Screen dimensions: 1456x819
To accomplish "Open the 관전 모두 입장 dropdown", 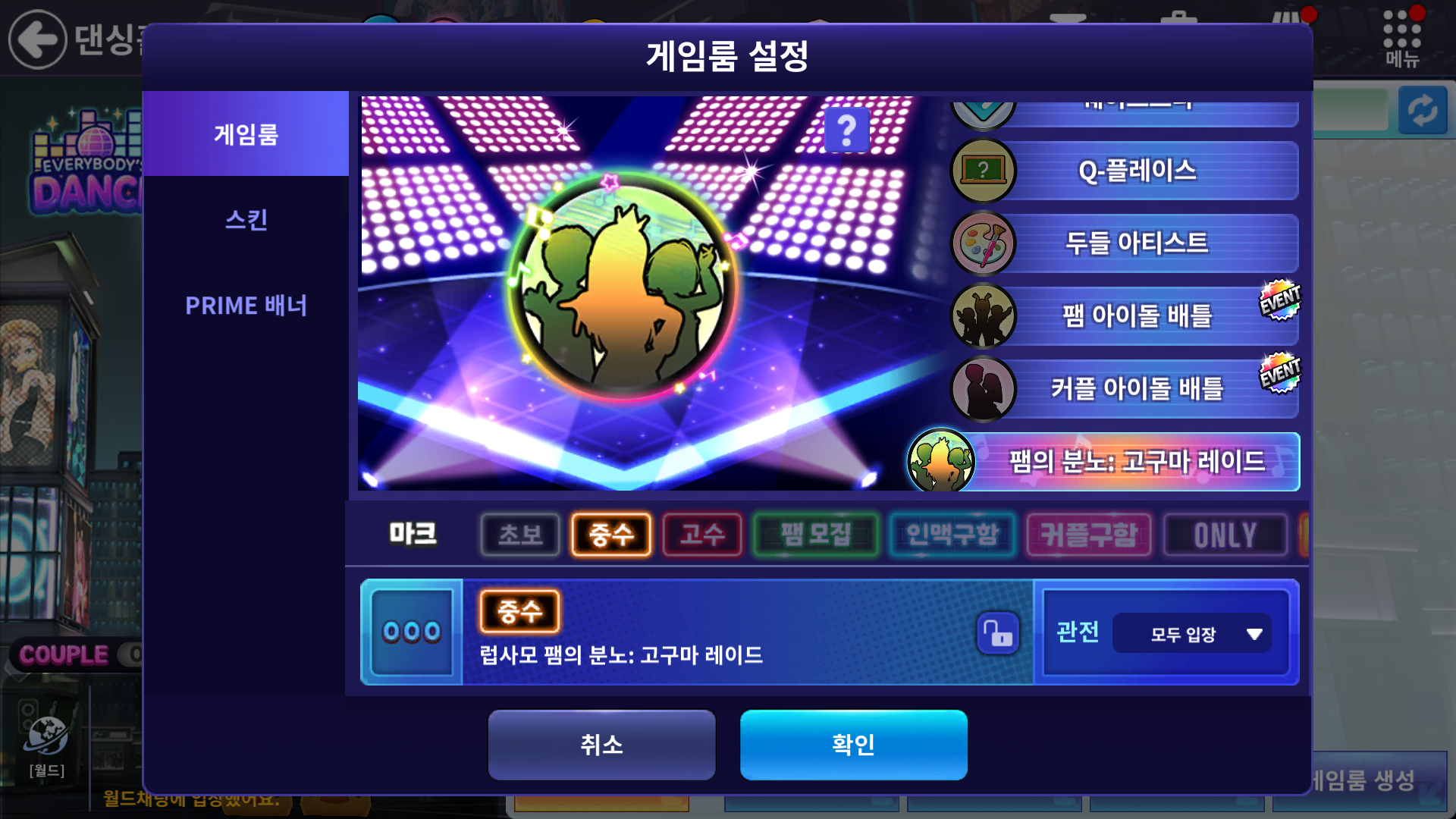I will (x=1192, y=633).
